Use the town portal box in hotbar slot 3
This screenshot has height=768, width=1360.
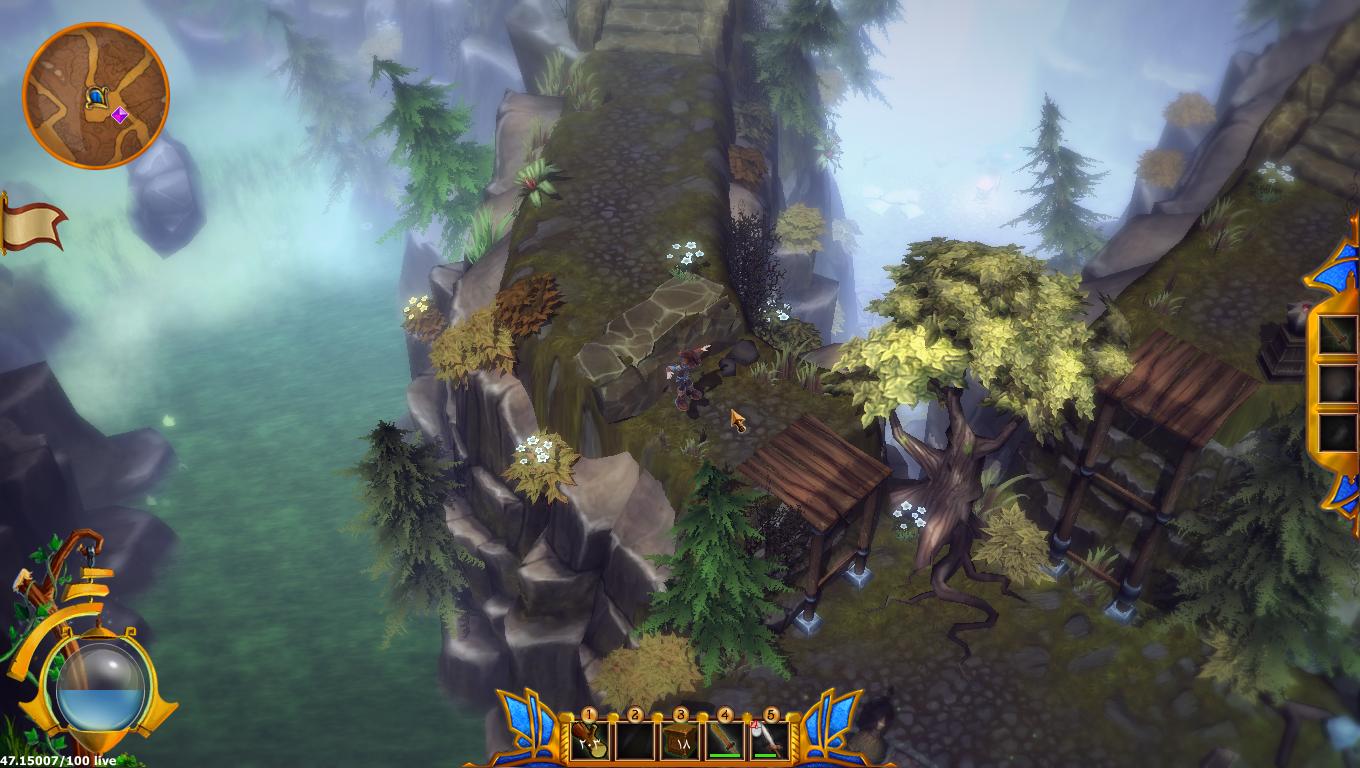[x=680, y=740]
